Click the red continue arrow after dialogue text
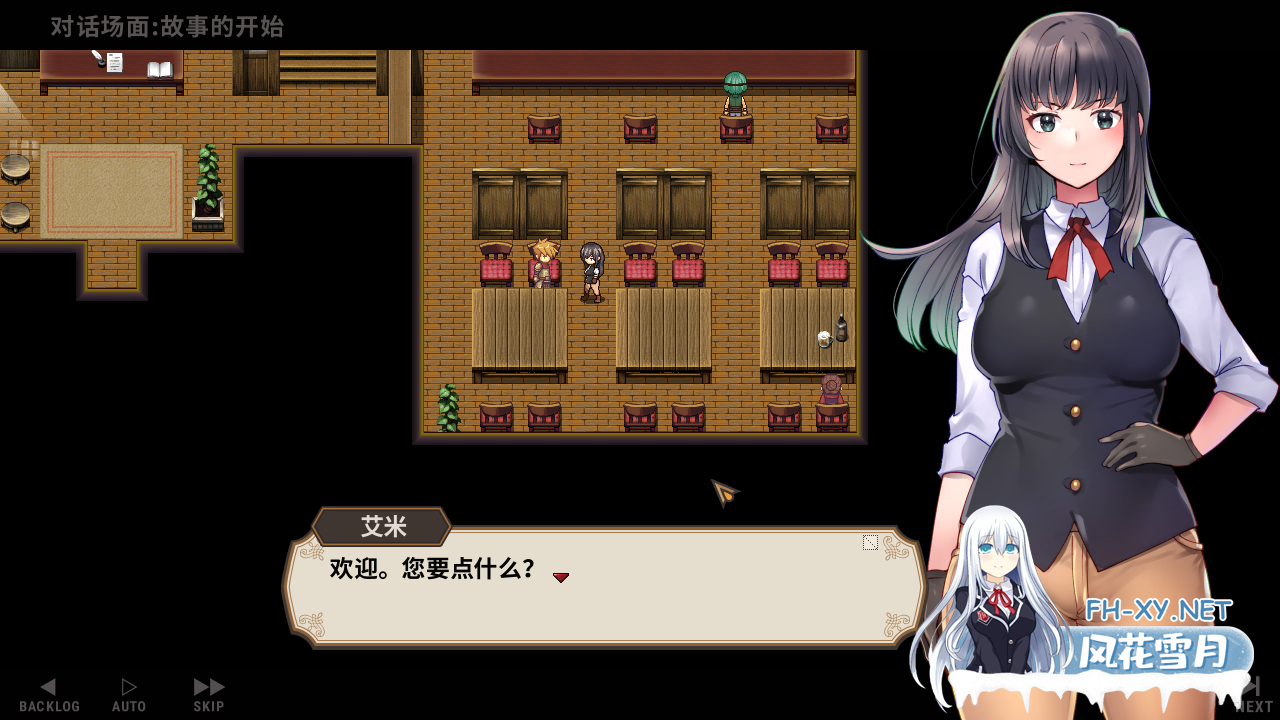Viewport: 1280px width, 720px height. click(561, 577)
